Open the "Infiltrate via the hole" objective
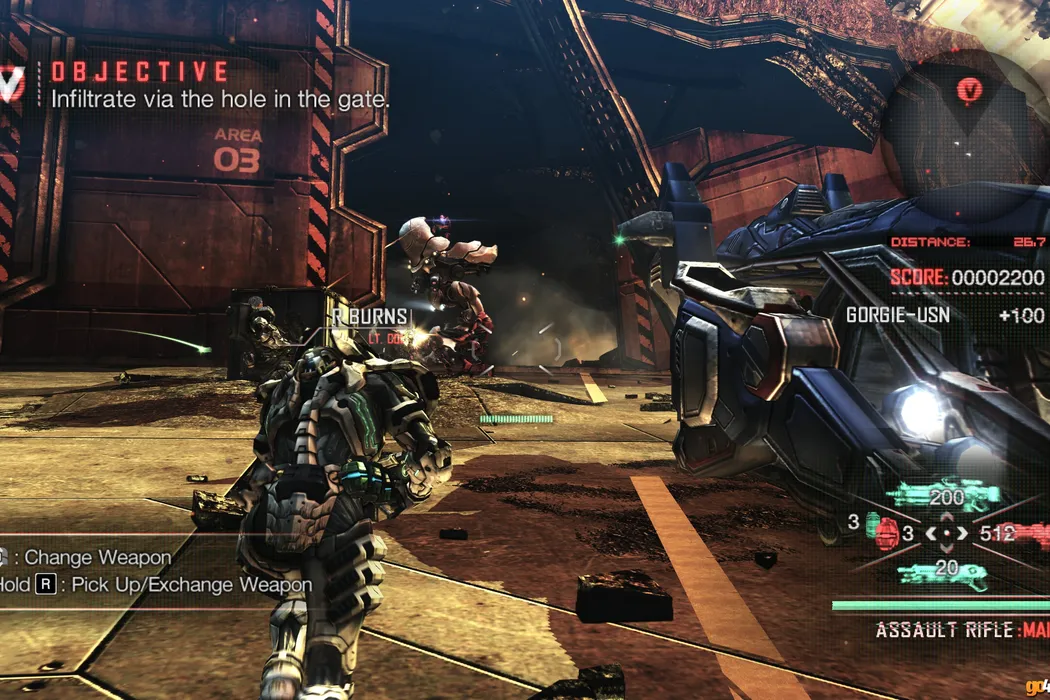Screen dimensions: 1050x700 (x=220, y=99)
